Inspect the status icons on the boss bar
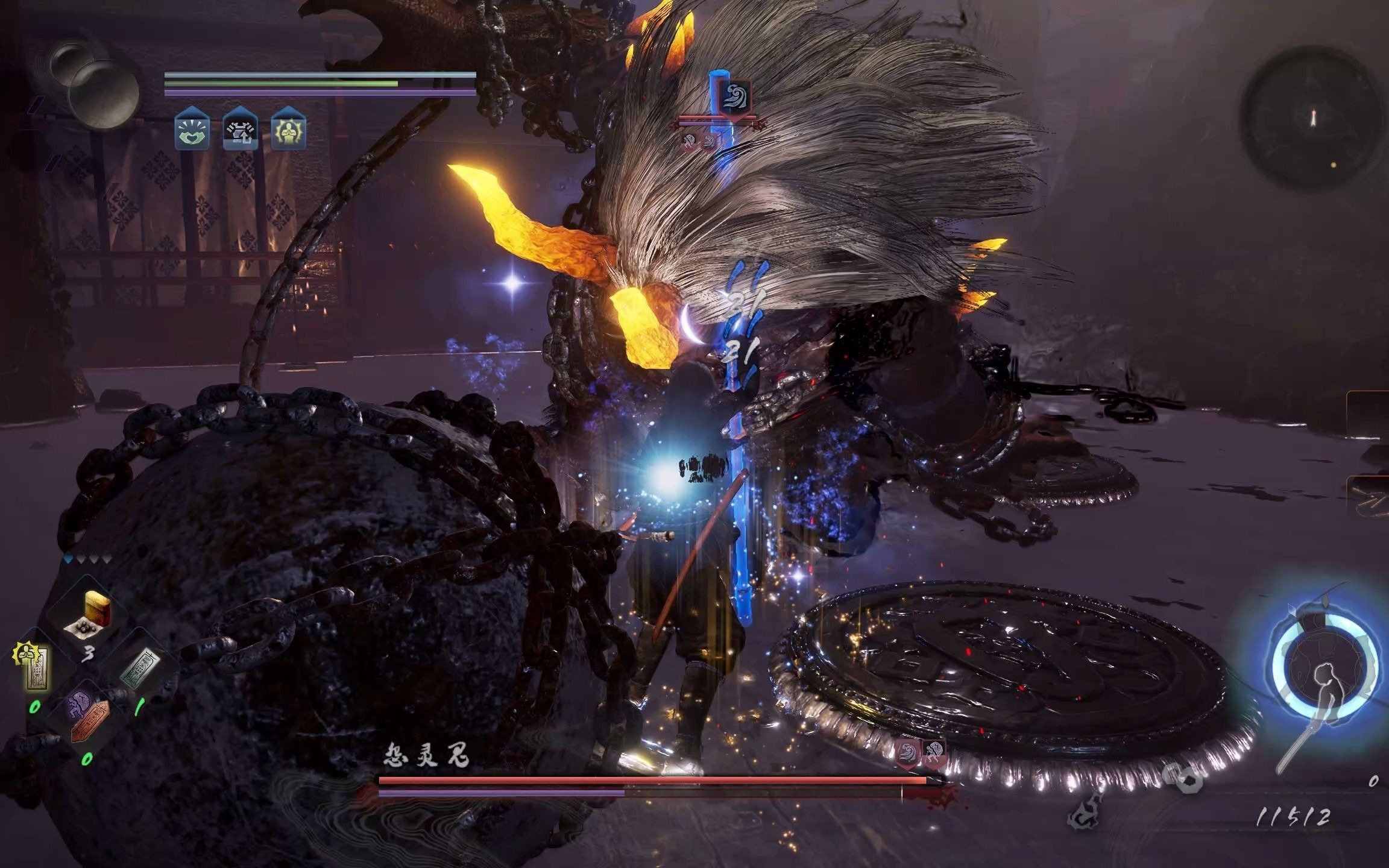 (x=921, y=753)
